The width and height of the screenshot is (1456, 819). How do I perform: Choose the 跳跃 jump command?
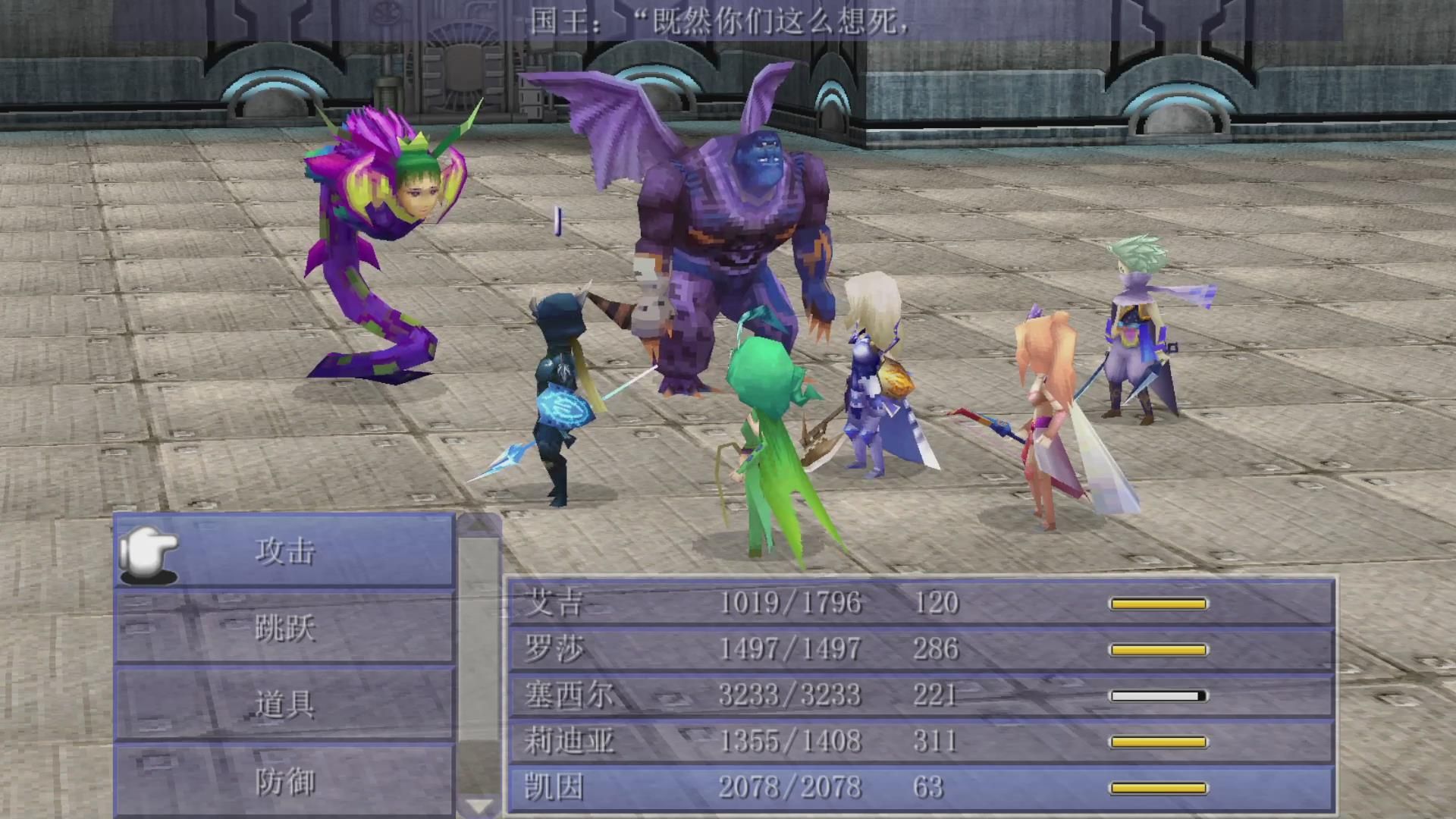pos(285,628)
